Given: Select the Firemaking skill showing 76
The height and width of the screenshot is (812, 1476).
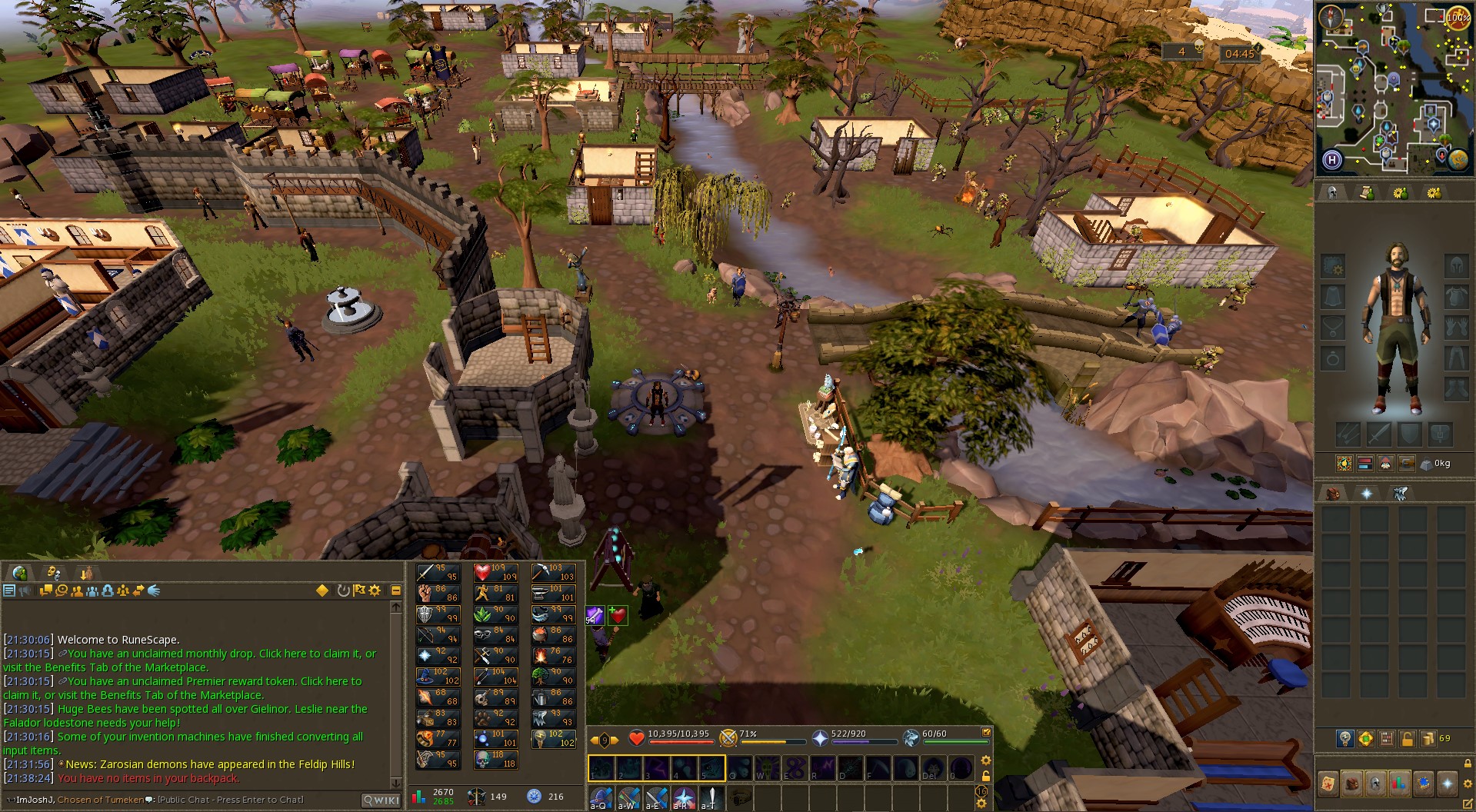Looking at the screenshot, I should tap(552, 656).
